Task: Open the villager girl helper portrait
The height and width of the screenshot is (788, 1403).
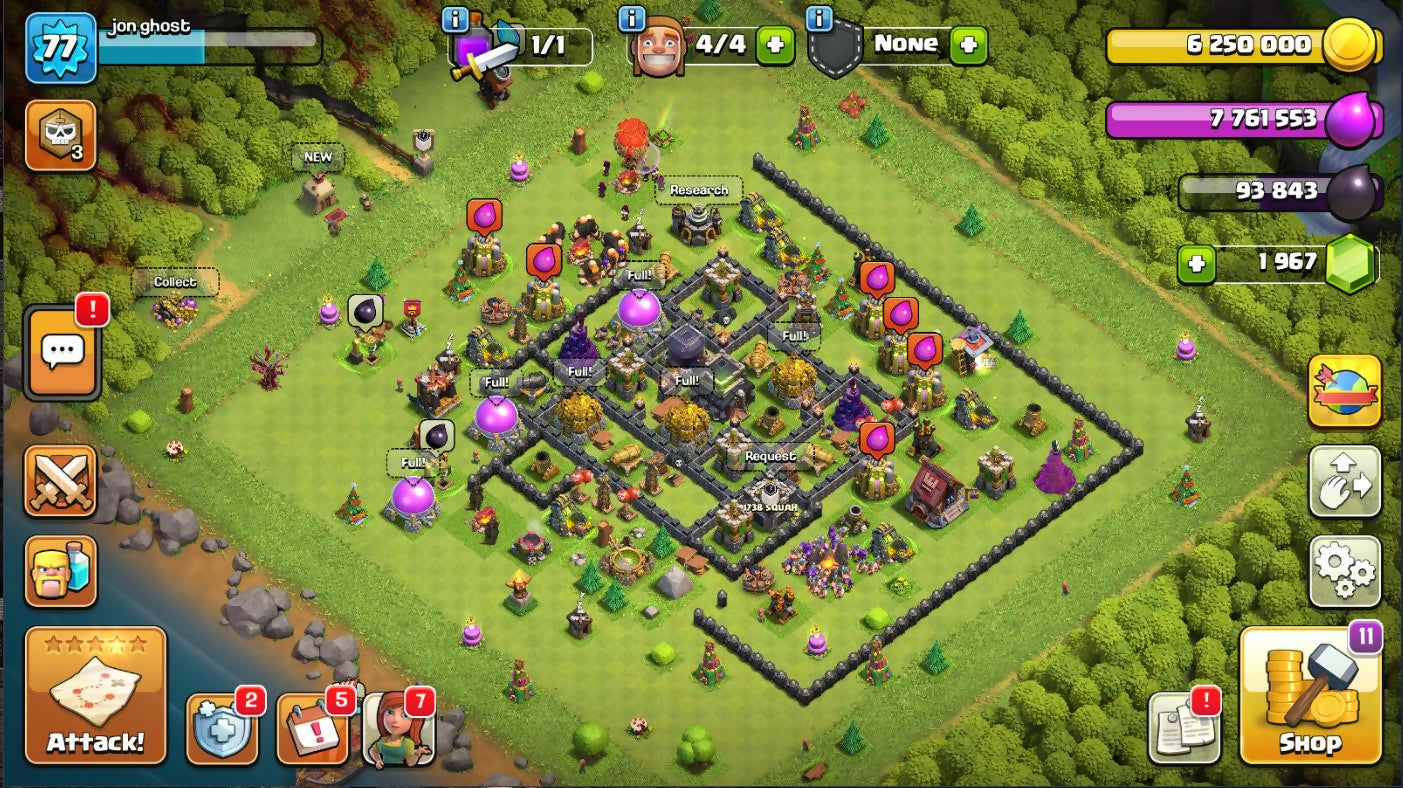Action: click(399, 729)
